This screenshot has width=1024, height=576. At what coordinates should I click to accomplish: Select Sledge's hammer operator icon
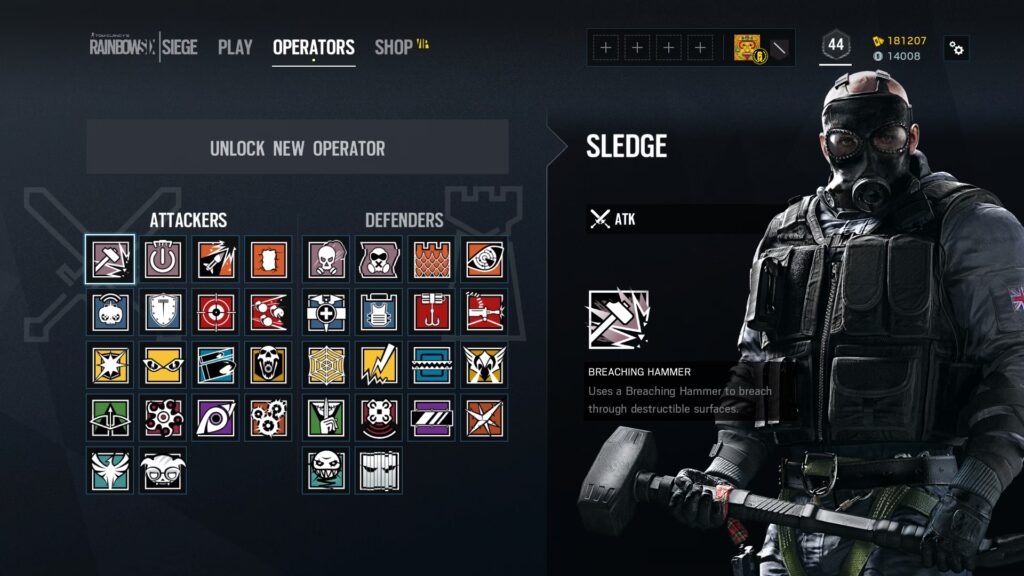[x=110, y=260]
